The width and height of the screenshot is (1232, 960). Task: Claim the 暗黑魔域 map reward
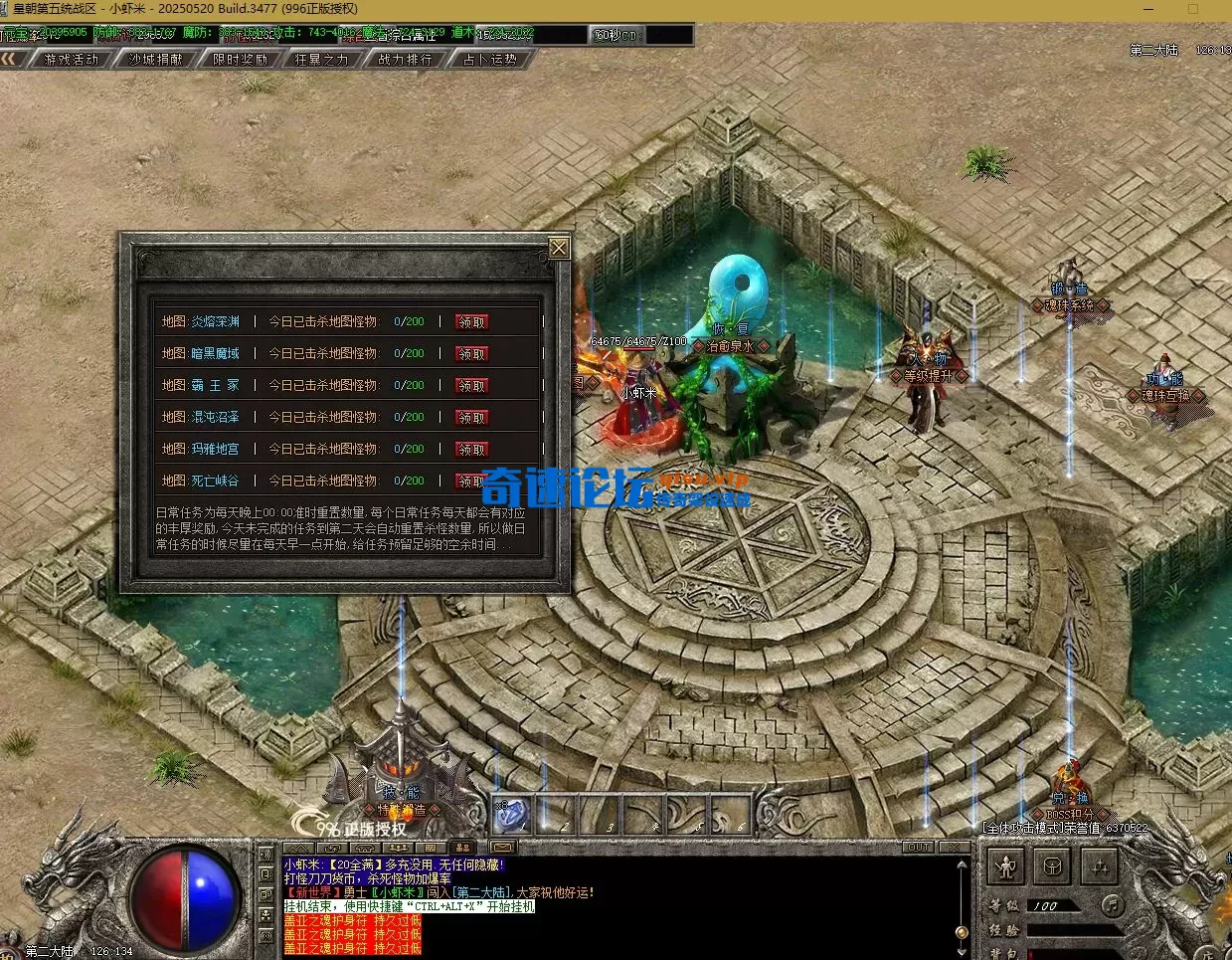(471, 354)
